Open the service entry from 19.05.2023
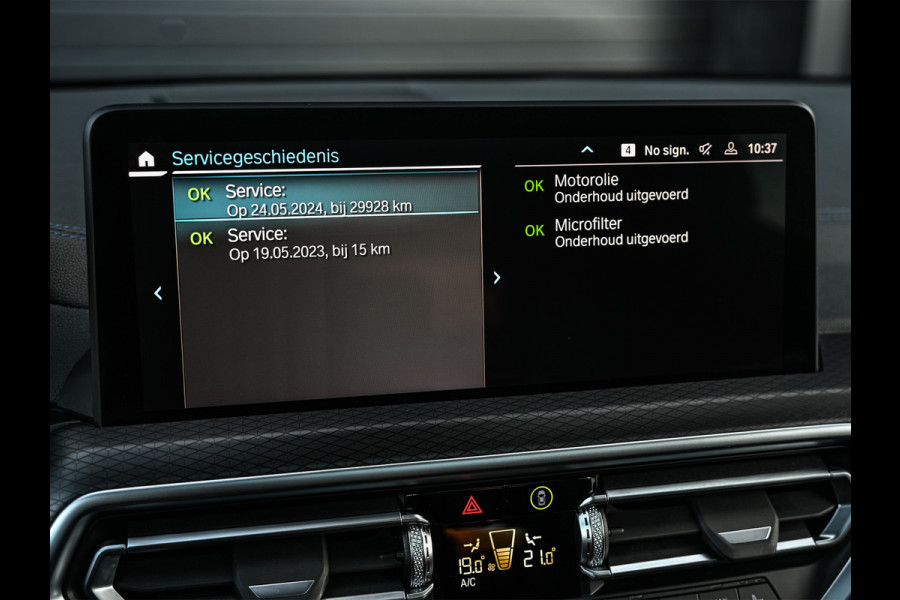This screenshot has width=900, height=600. click(328, 243)
